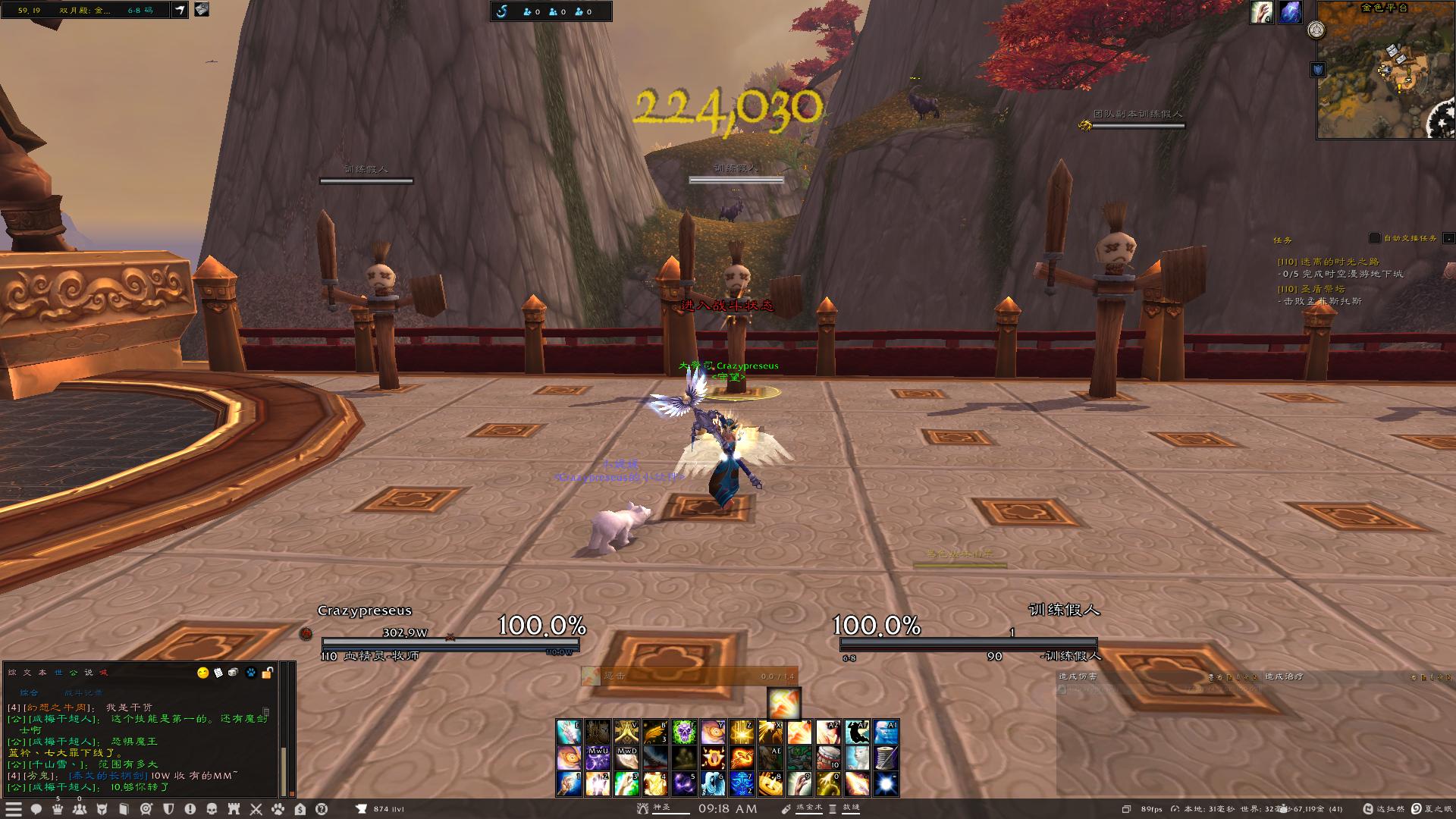Open the paw print pets menu
This screenshot has height=819, width=1456.
tap(278, 809)
